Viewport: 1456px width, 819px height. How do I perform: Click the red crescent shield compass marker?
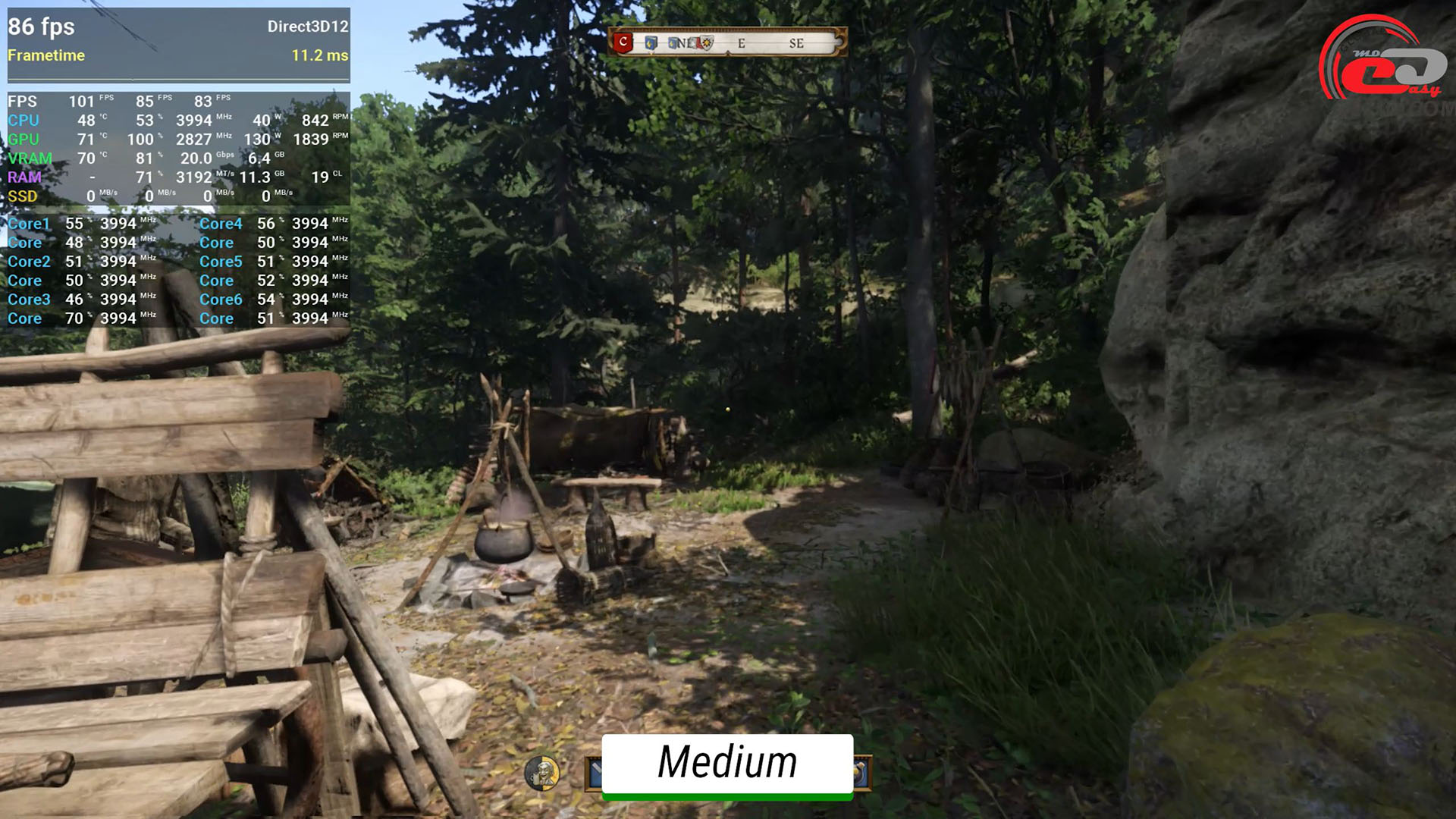pyautogui.click(x=623, y=42)
